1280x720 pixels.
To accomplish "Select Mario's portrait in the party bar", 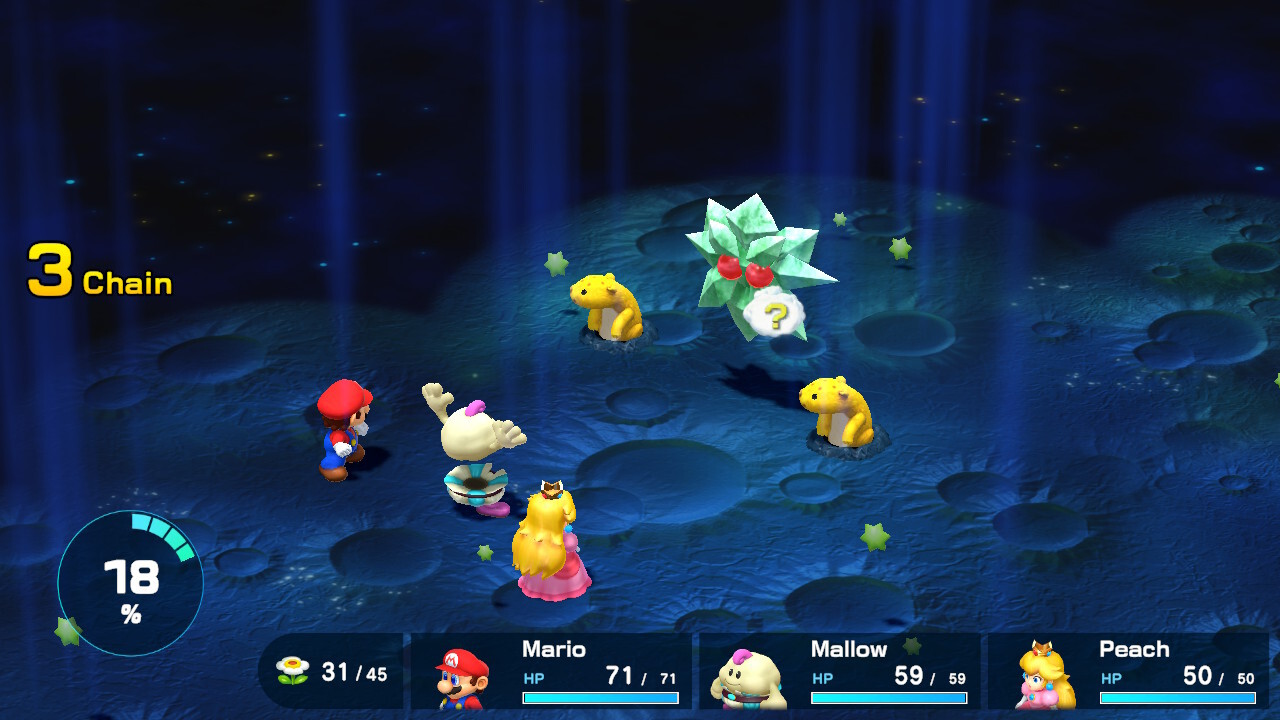I will pyautogui.click(x=461, y=677).
